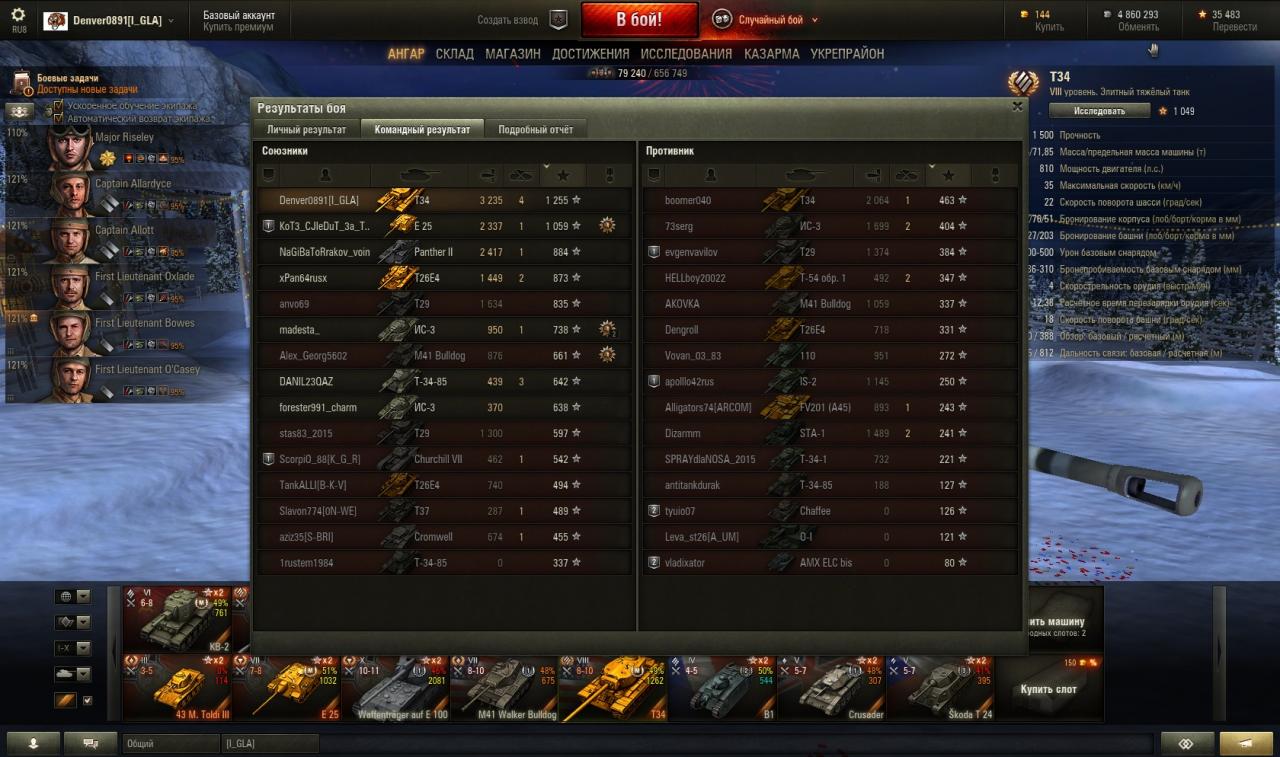Choose the M41 Walker Bulldog tank
The image size is (1280, 757).
coord(504,688)
